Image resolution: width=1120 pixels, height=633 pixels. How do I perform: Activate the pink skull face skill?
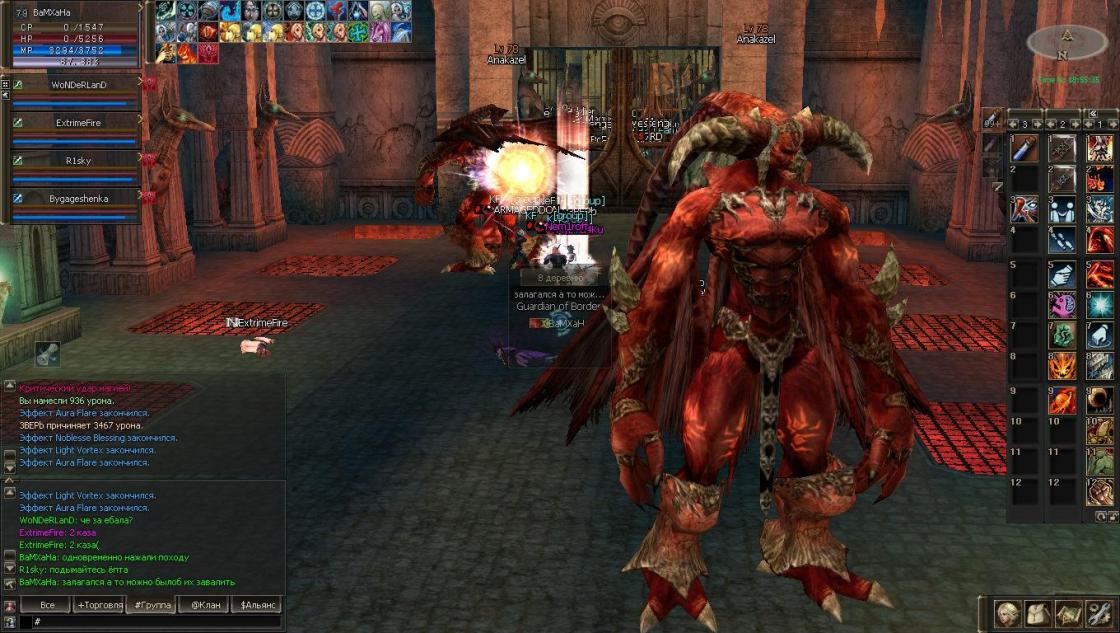coord(1062,304)
